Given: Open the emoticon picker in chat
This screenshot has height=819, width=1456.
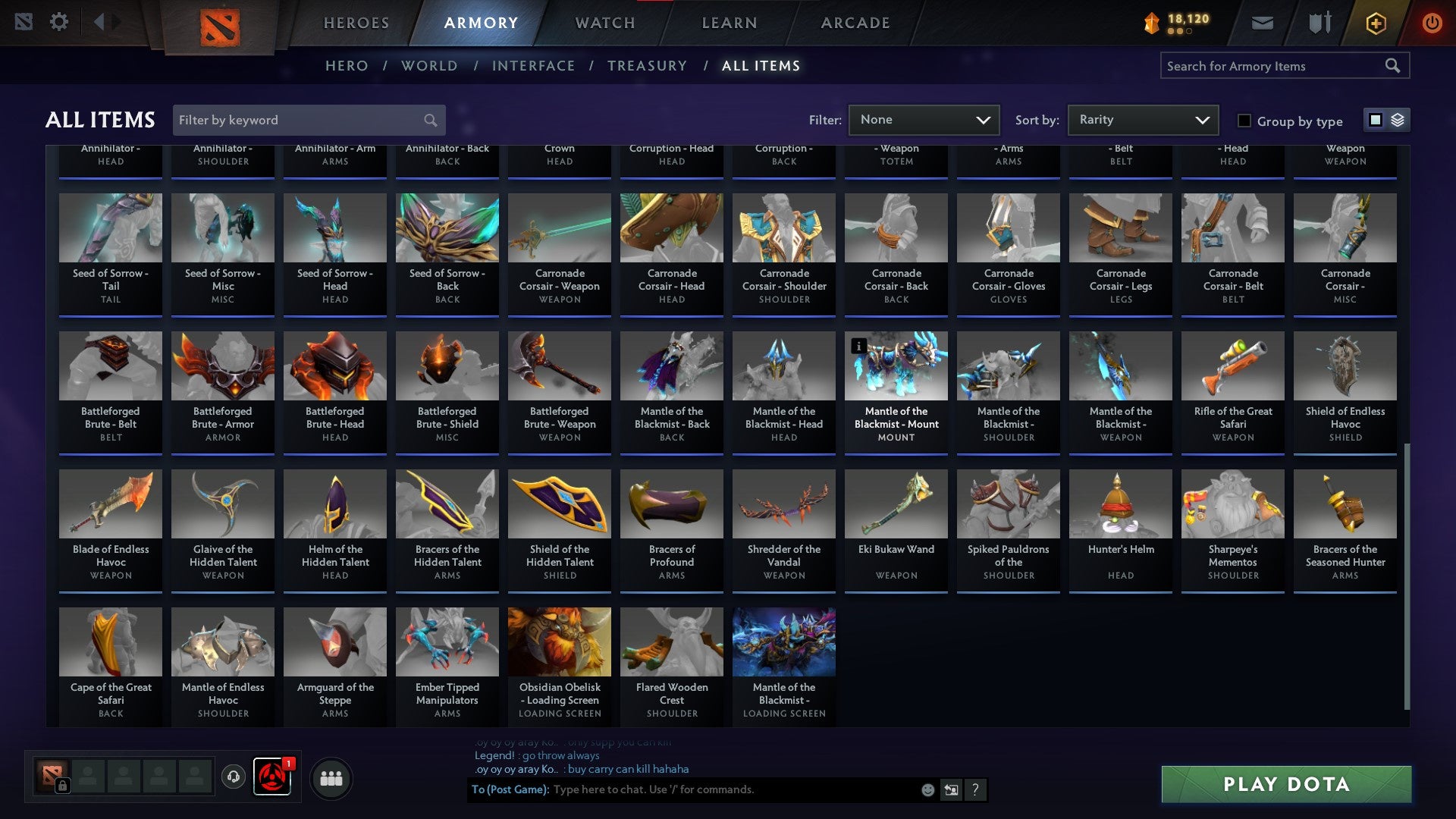Looking at the screenshot, I should pyautogui.click(x=927, y=789).
